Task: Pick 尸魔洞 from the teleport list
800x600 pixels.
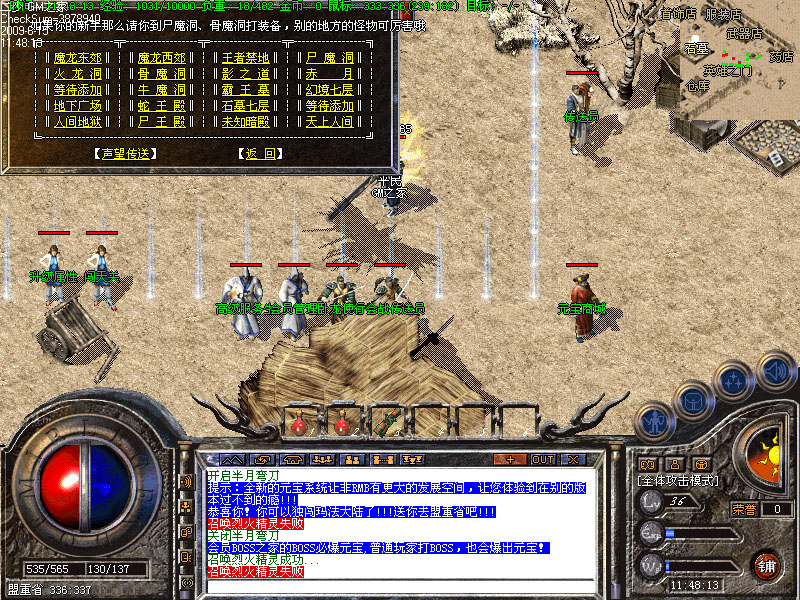Action: (330, 58)
